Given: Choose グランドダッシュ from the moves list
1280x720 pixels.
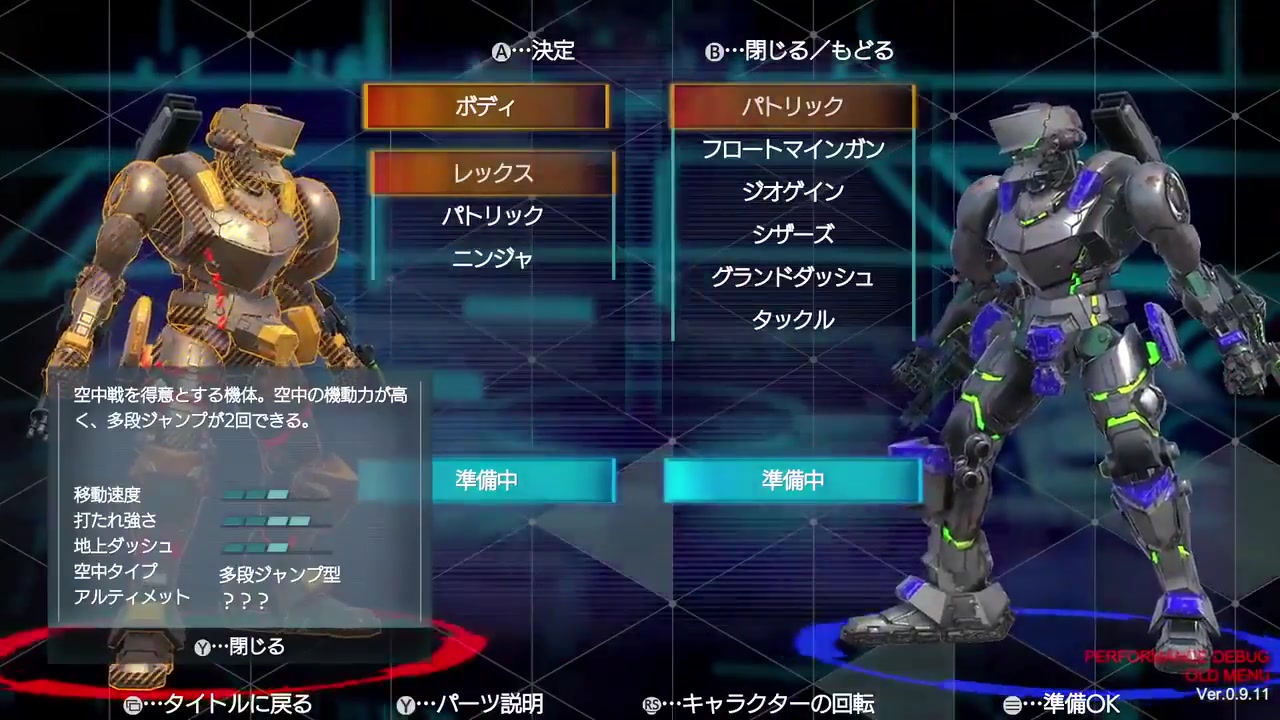Looking at the screenshot, I should click(792, 277).
